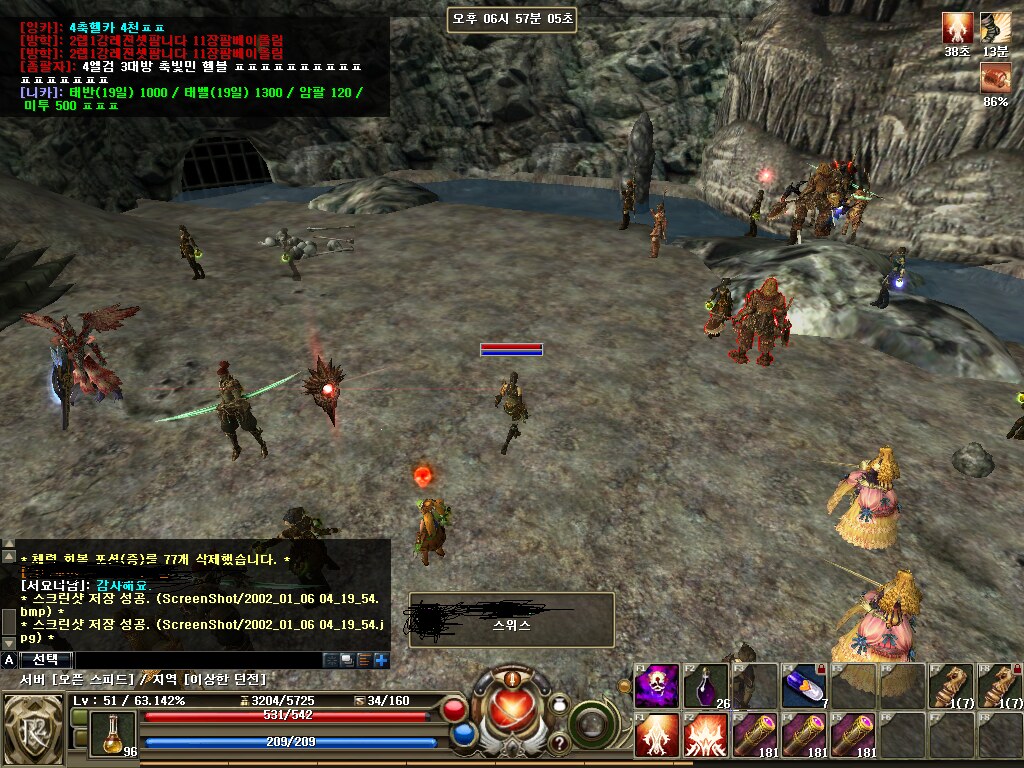The width and height of the screenshot is (1024, 768).
Task: Use the purple potion with count 26
Action: coord(706,686)
